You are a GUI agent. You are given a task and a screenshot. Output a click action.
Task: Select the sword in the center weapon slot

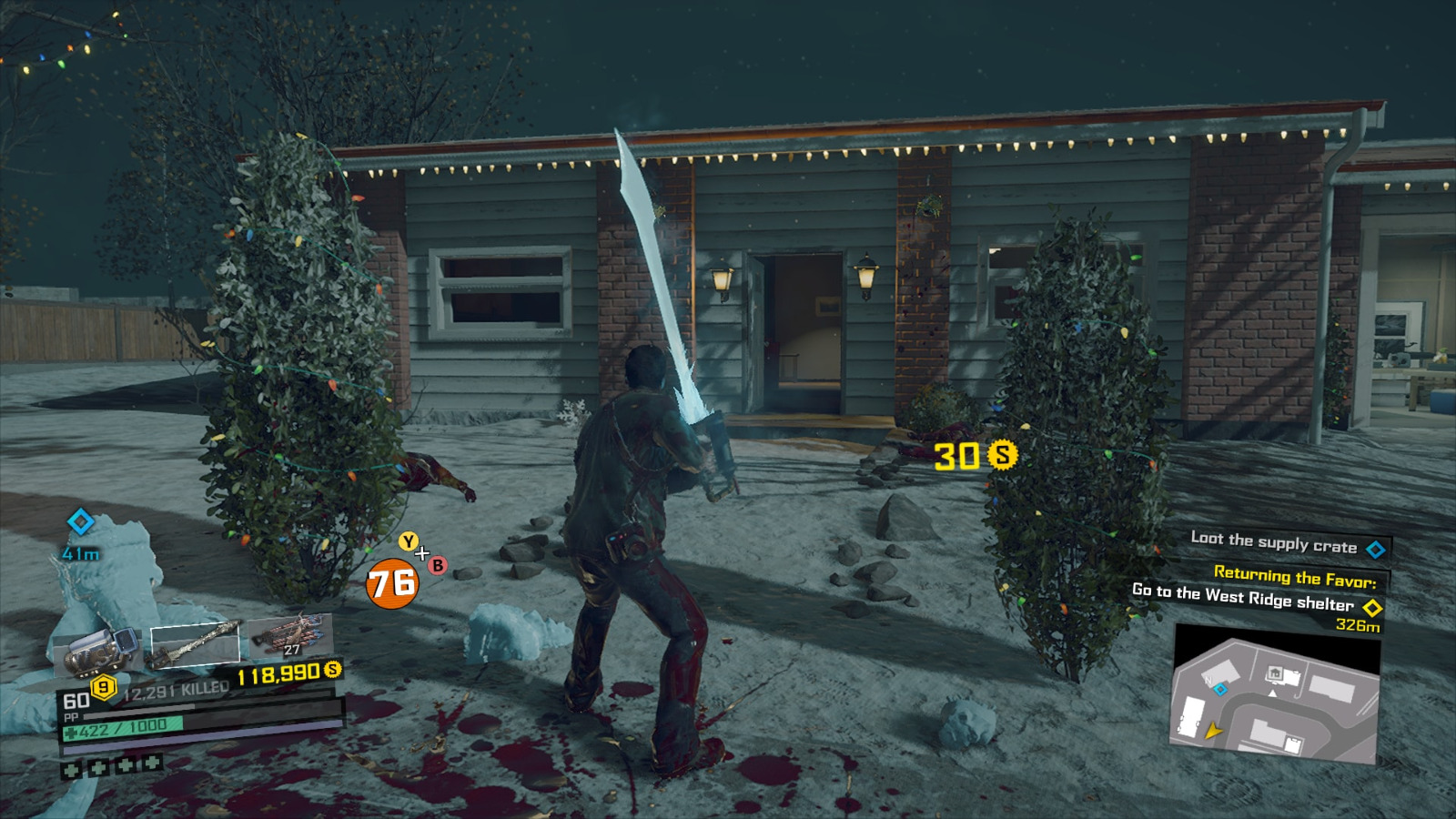point(195,644)
